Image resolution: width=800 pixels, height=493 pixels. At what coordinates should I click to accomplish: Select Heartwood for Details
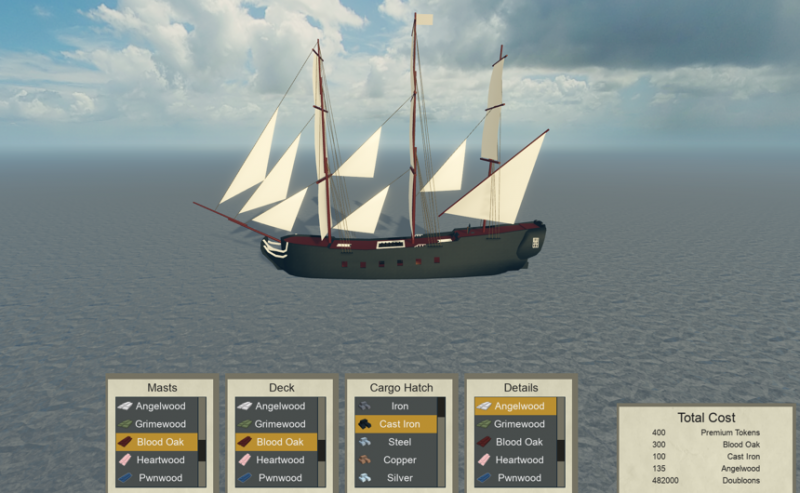[515, 460]
